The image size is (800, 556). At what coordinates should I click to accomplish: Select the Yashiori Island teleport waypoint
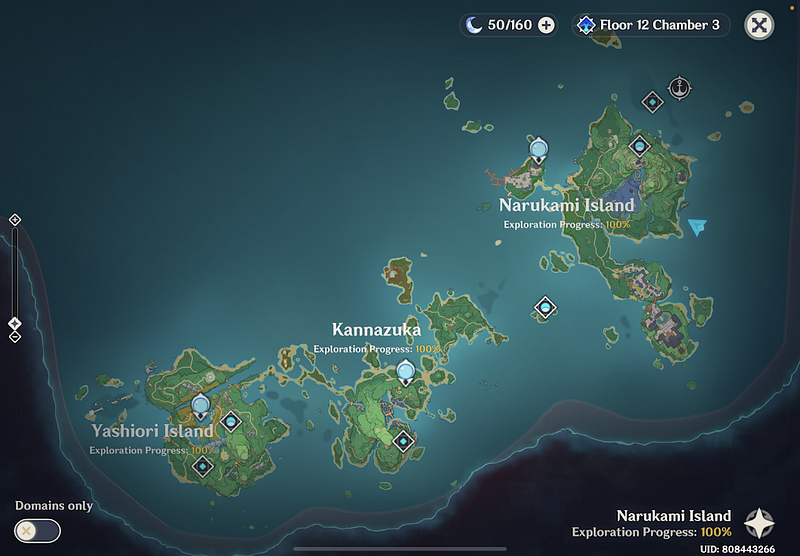point(201,406)
